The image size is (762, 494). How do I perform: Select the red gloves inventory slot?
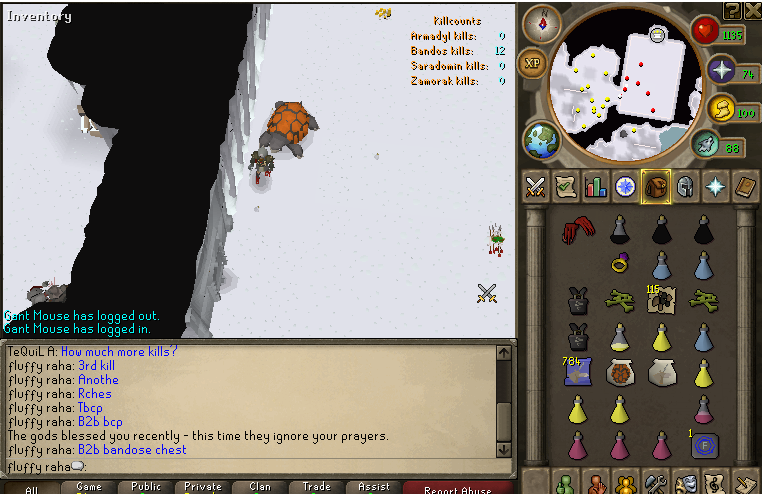tap(575, 231)
